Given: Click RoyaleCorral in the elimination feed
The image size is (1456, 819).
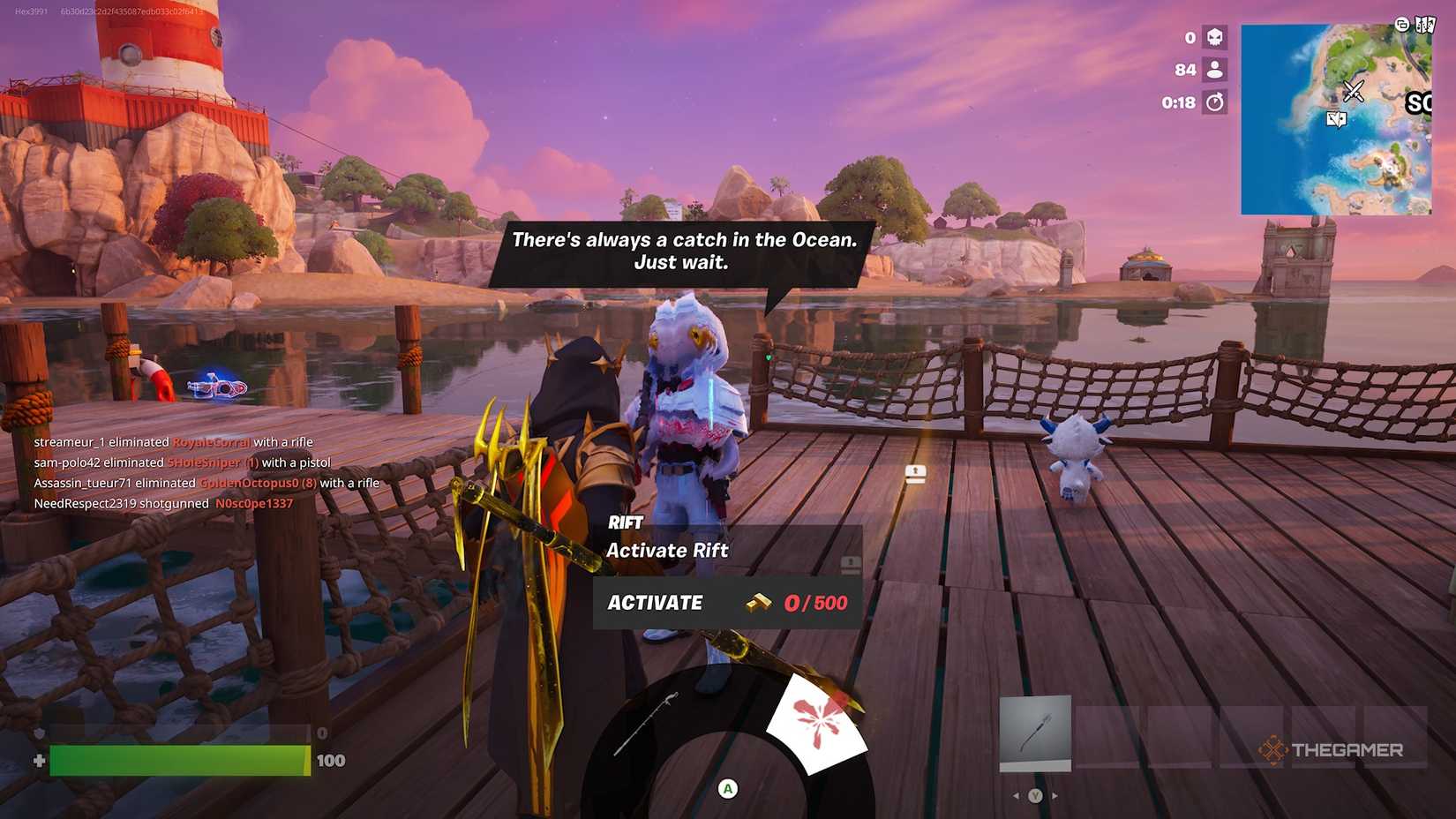Looking at the screenshot, I should pos(210,442).
